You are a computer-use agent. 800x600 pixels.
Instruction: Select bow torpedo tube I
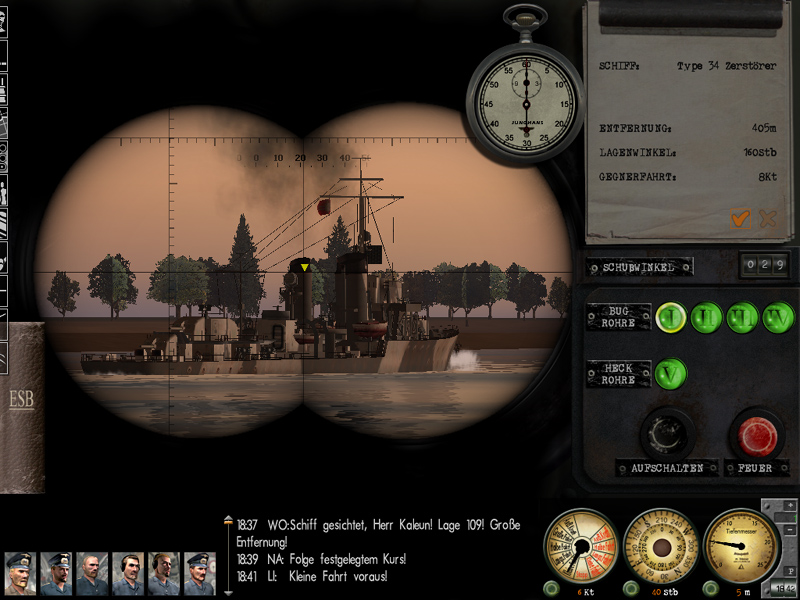coord(672,317)
